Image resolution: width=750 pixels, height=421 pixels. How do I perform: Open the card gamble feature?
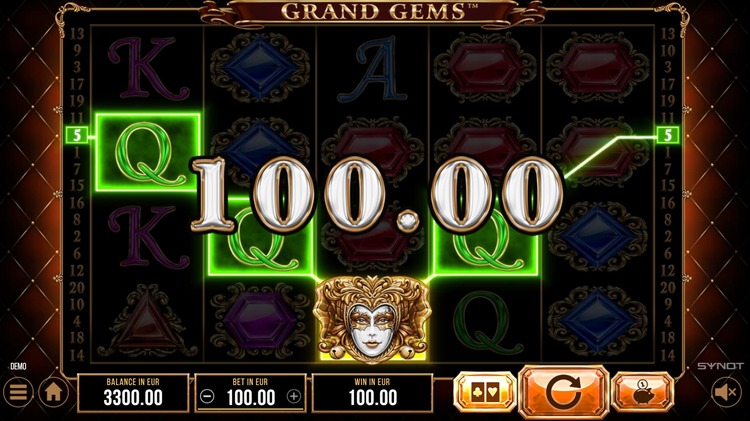[484, 392]
